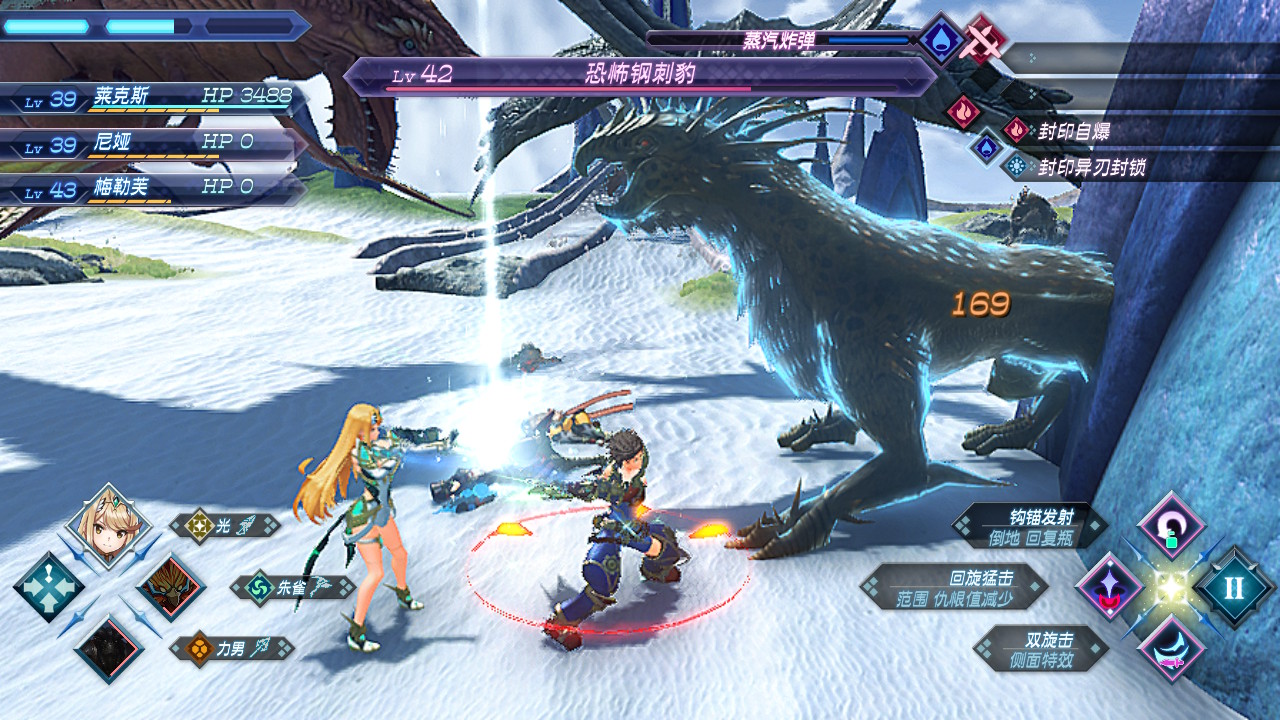Activate the 钩锚发射 anchor shot art icon

[1171, 526]
